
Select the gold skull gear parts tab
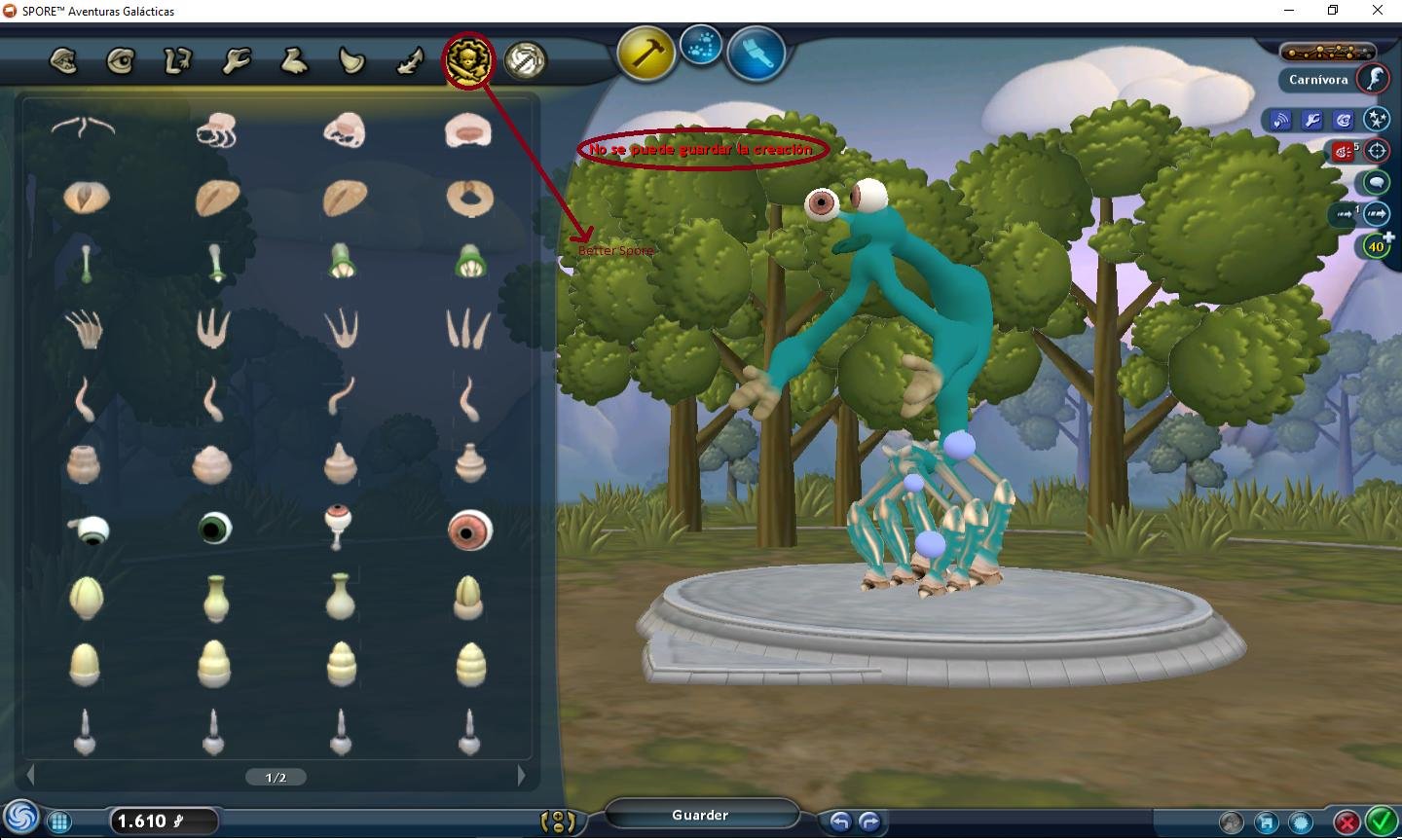[468, 61]
